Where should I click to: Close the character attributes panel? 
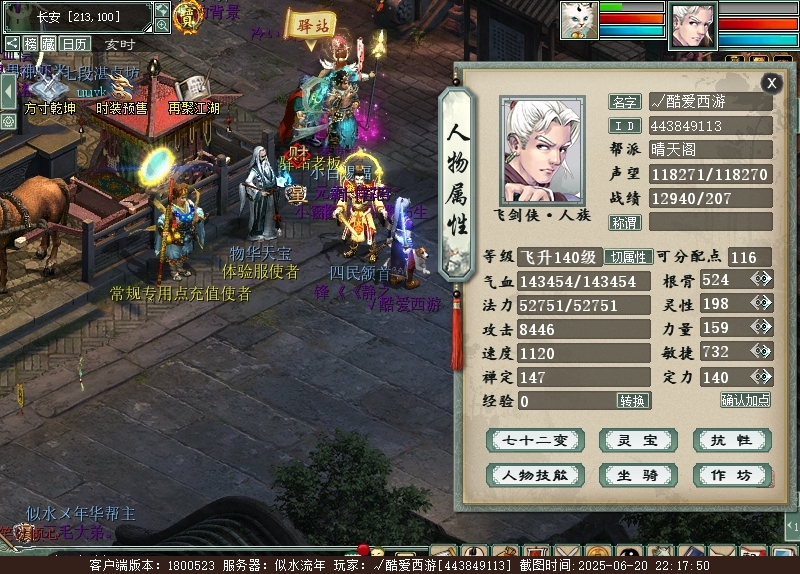[771, 83]
